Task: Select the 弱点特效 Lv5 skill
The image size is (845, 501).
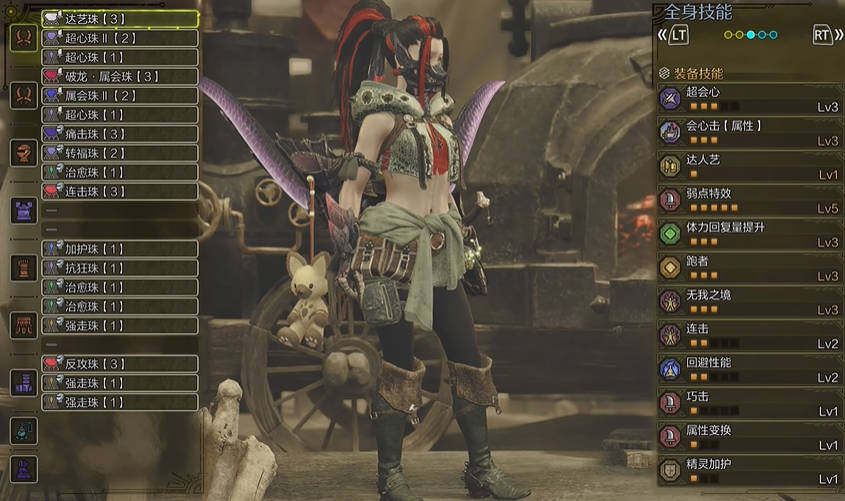Action: (749, 199)
